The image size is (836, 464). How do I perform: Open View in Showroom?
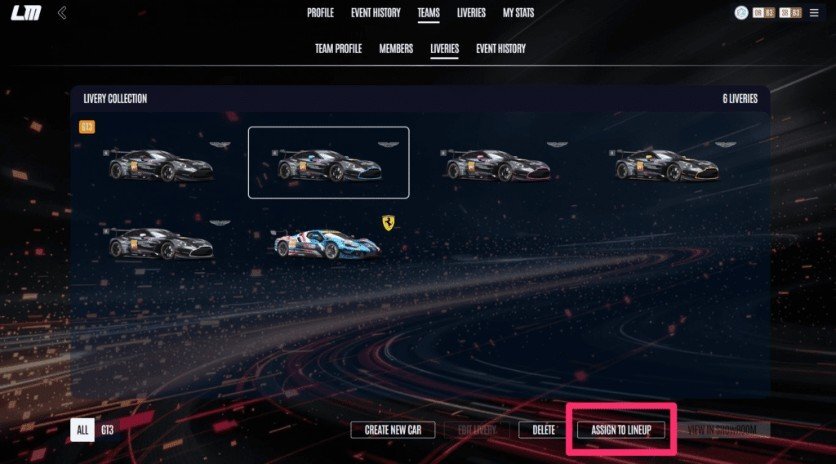coord(728,430)
